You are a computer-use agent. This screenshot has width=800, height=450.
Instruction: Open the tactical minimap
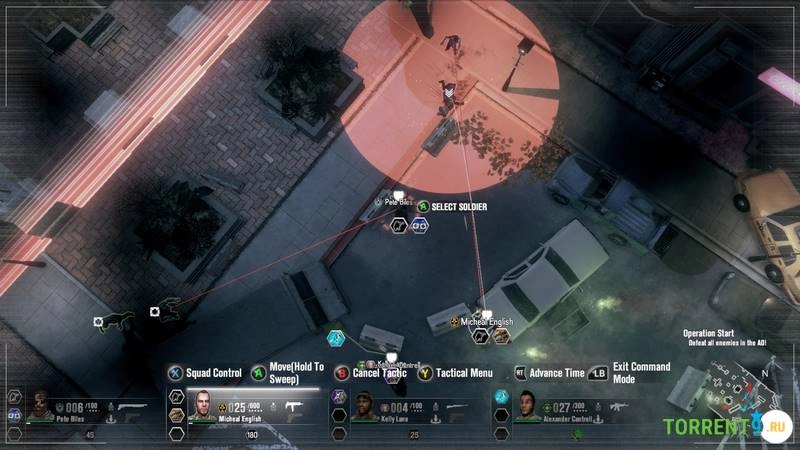737,393
